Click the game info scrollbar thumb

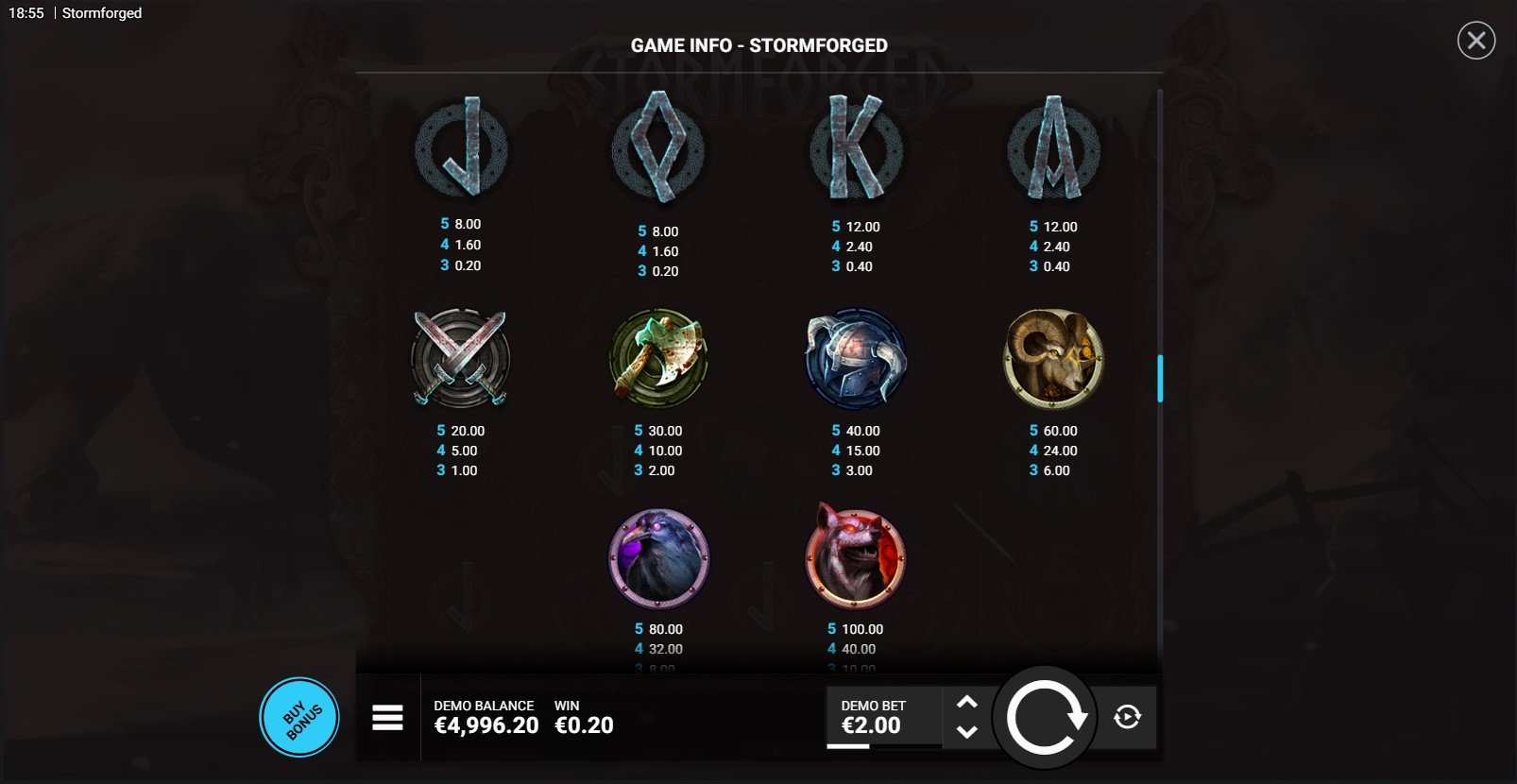coord(1160,378)
